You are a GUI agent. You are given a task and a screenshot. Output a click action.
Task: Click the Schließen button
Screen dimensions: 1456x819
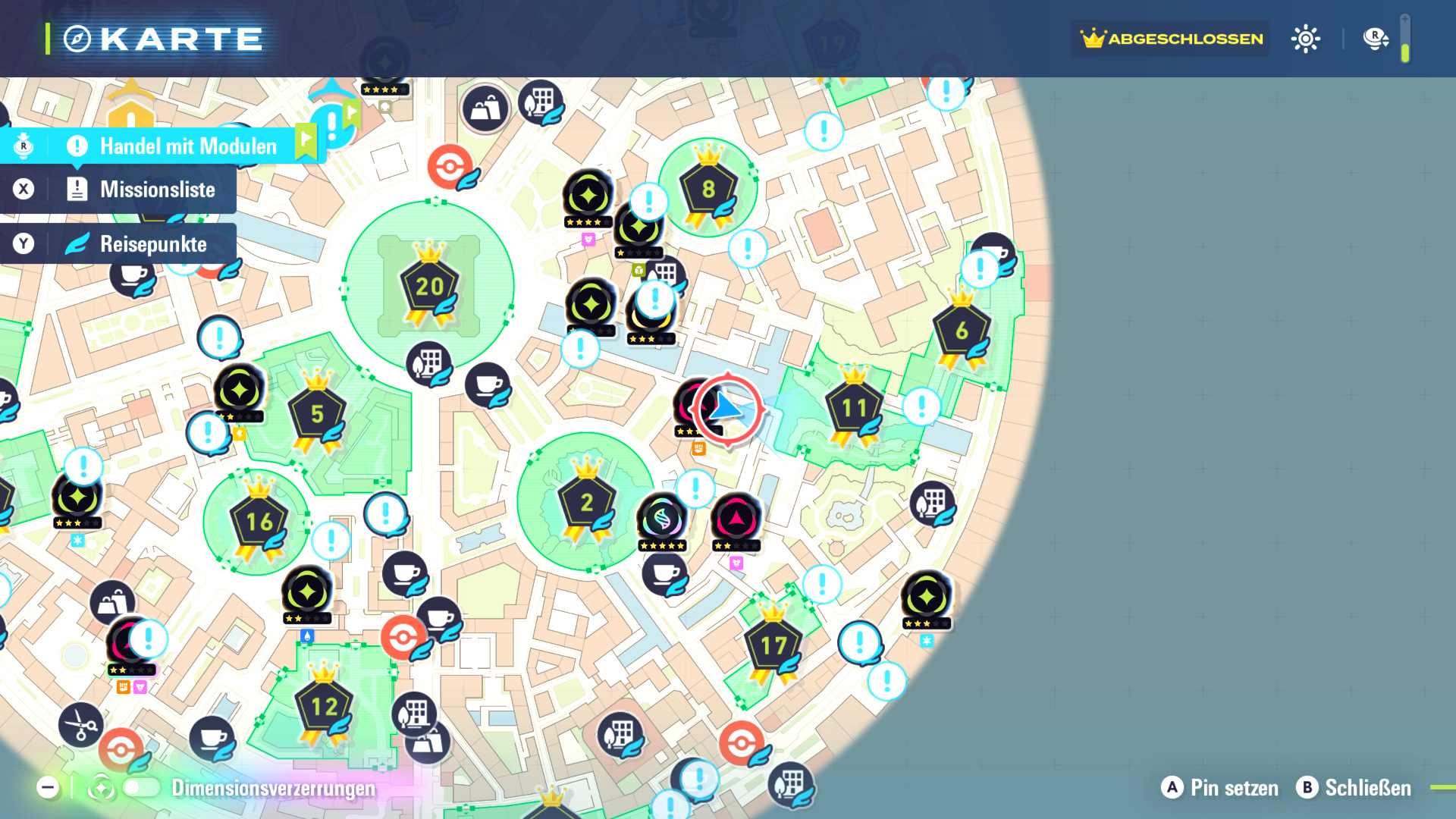click(1354, 788)
